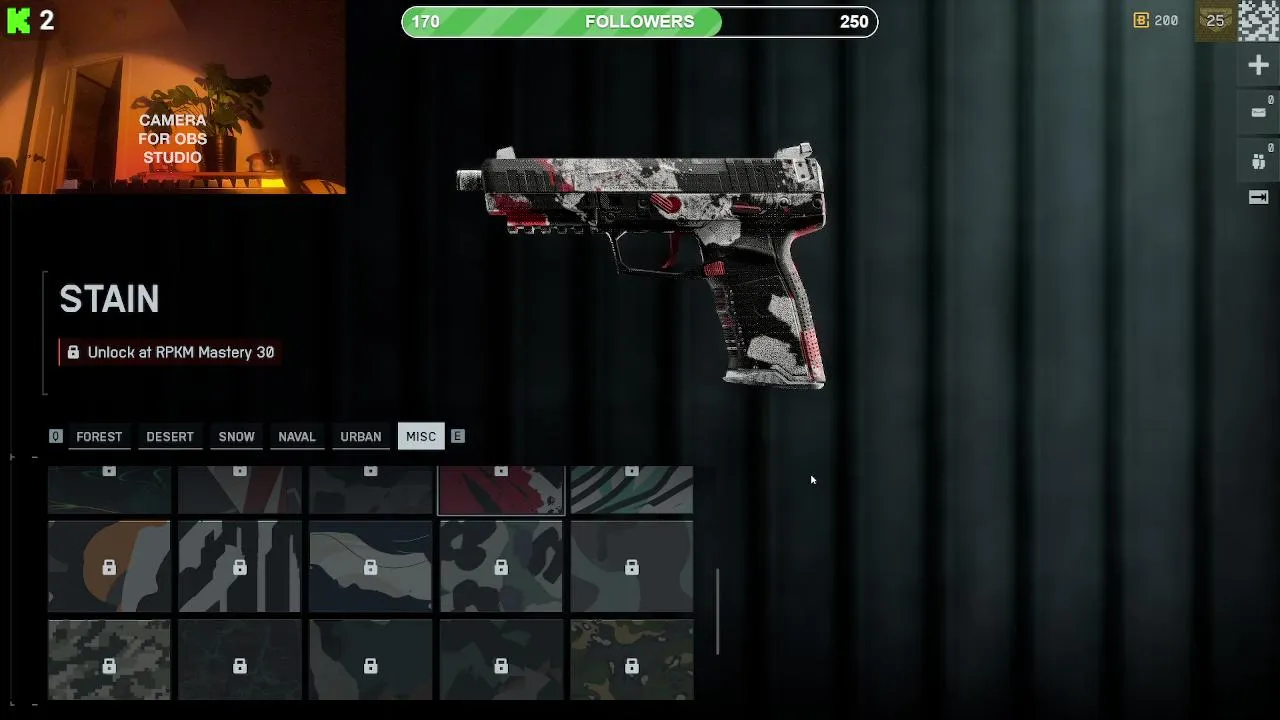Choose the olive and tan woodland camo
Image resolution: width=1280 pixels, height=720 pixels.
[x=632, y=660]
